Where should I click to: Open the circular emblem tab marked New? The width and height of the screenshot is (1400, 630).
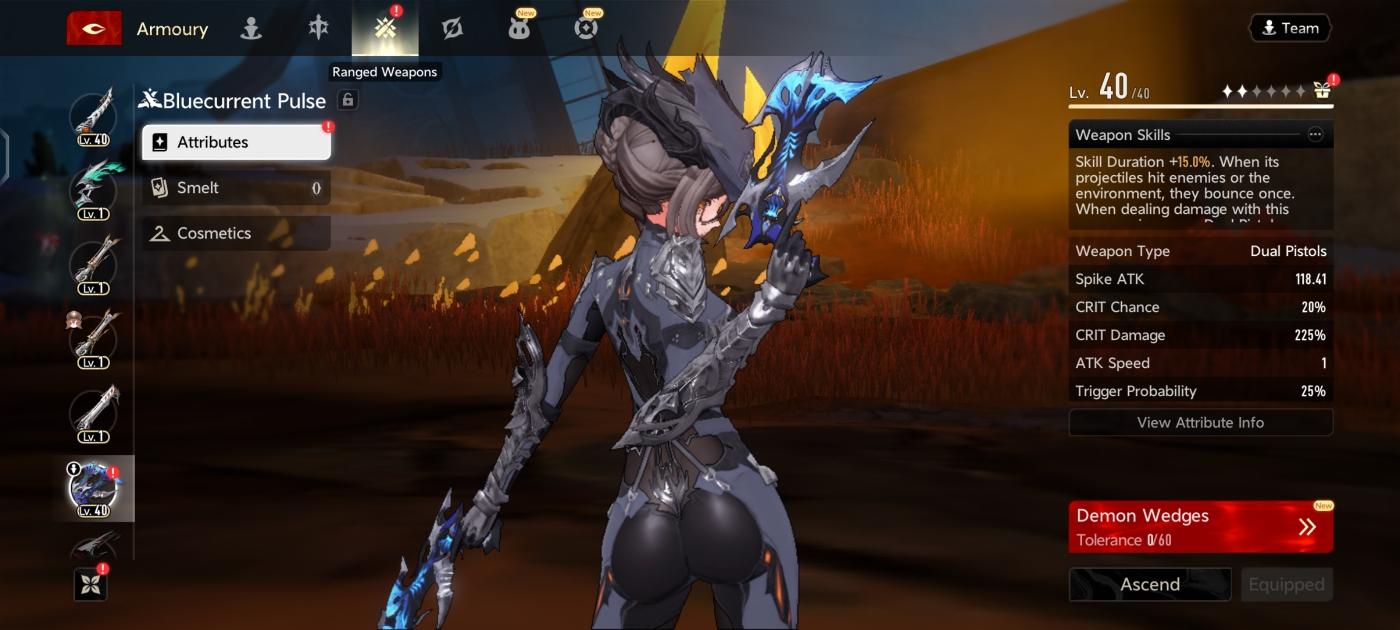(587, 28)
